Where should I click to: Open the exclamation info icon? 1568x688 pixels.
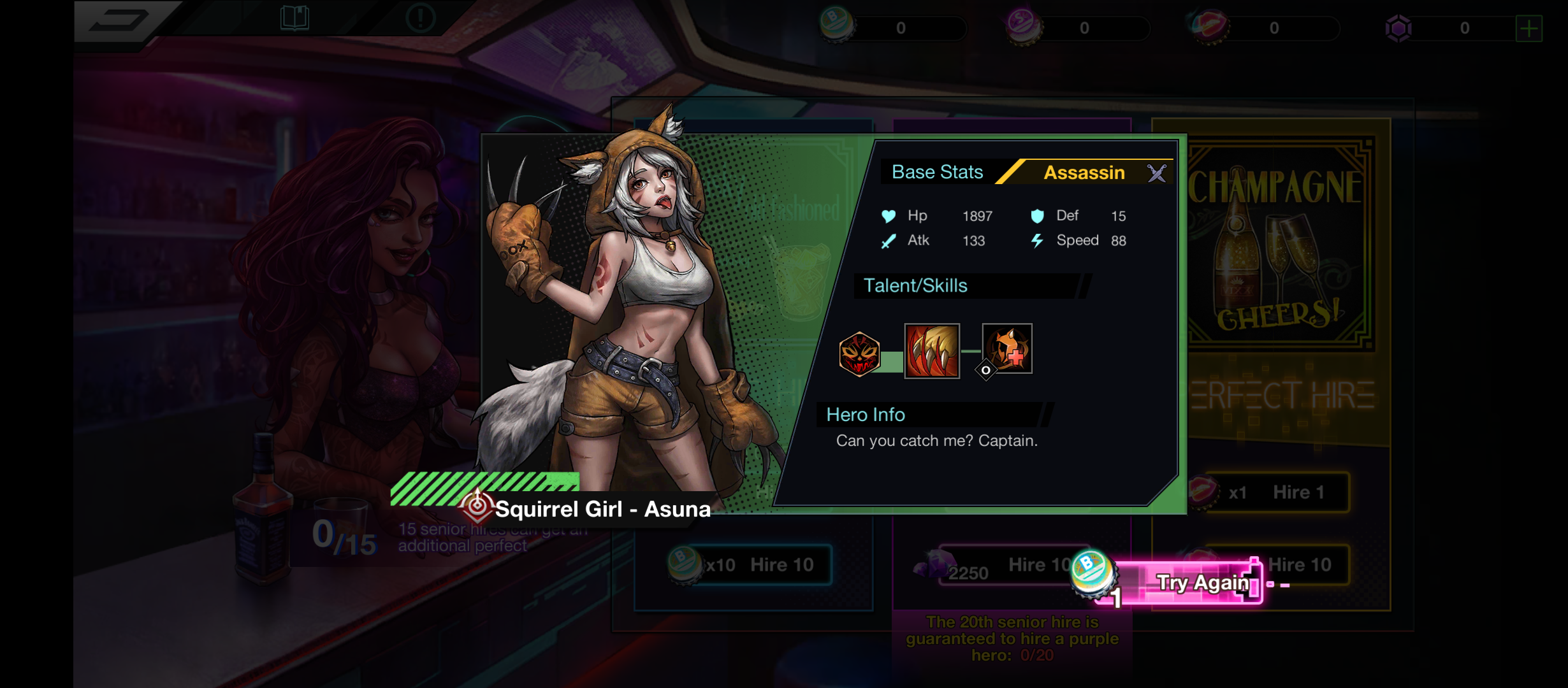(421, 18)
